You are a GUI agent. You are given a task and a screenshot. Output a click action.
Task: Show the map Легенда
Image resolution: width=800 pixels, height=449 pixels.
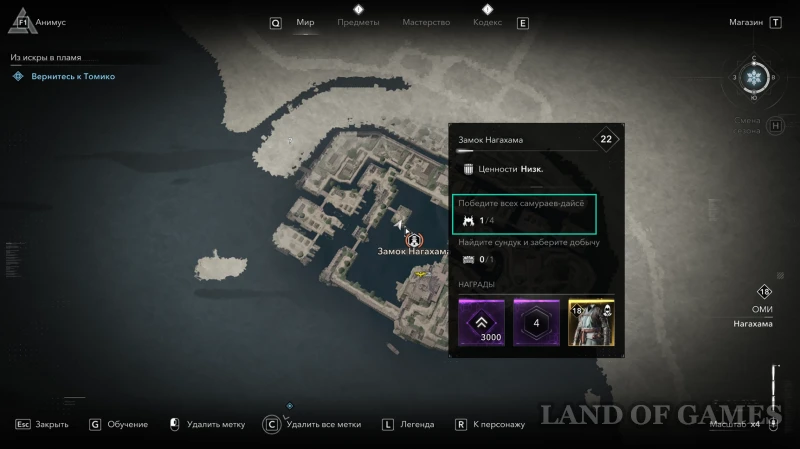tap(410, 424)
